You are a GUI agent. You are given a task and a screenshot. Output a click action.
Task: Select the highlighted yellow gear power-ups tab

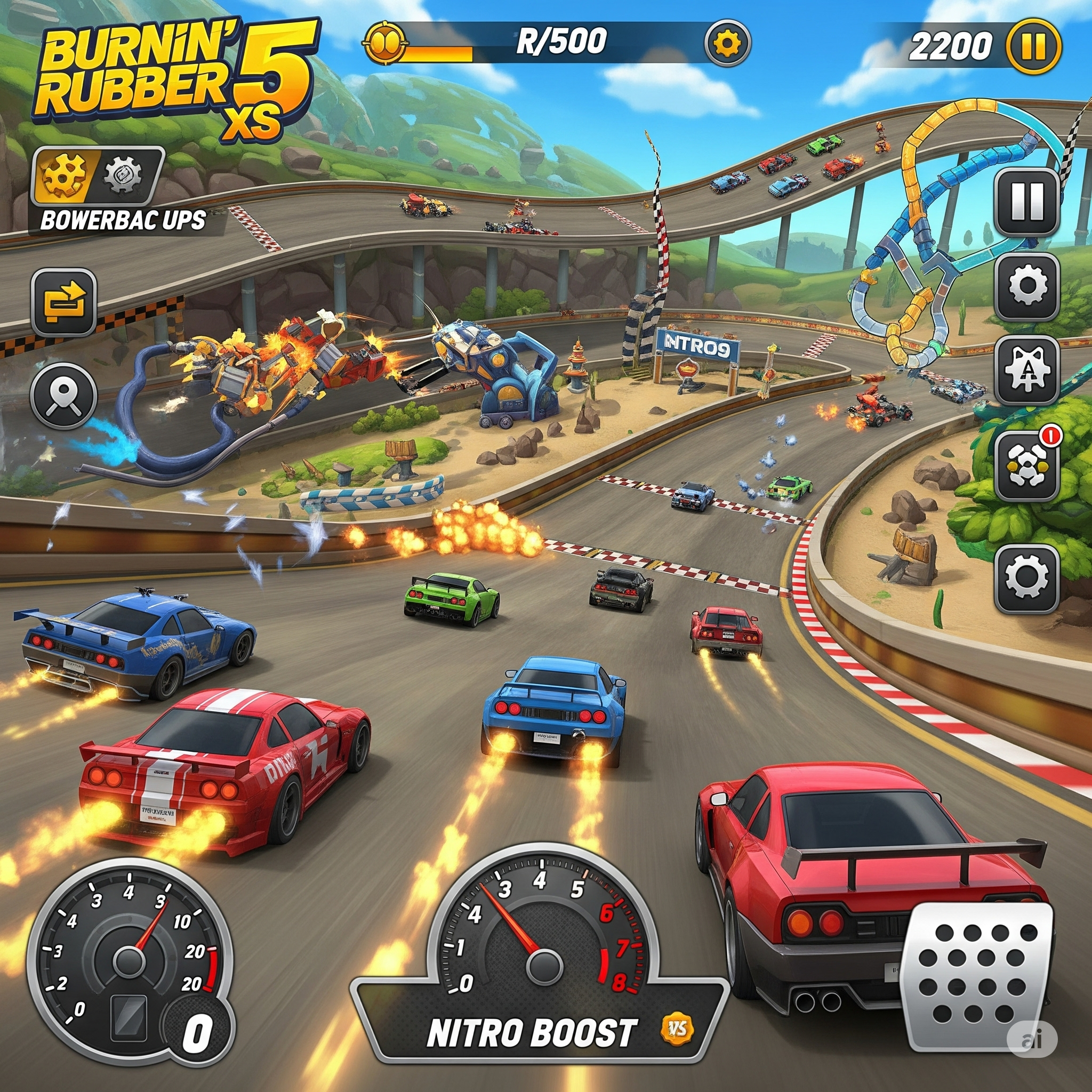click(64, 174)
